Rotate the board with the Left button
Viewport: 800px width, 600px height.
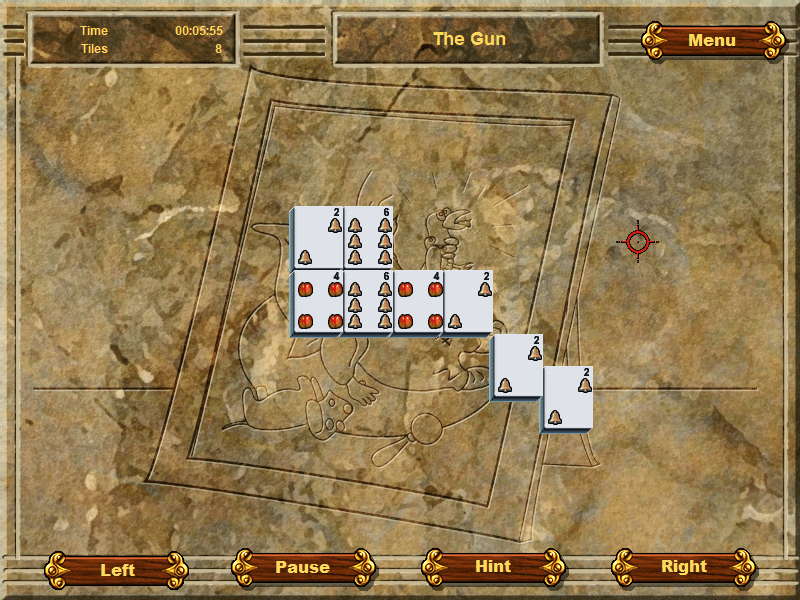coord(117,570)
